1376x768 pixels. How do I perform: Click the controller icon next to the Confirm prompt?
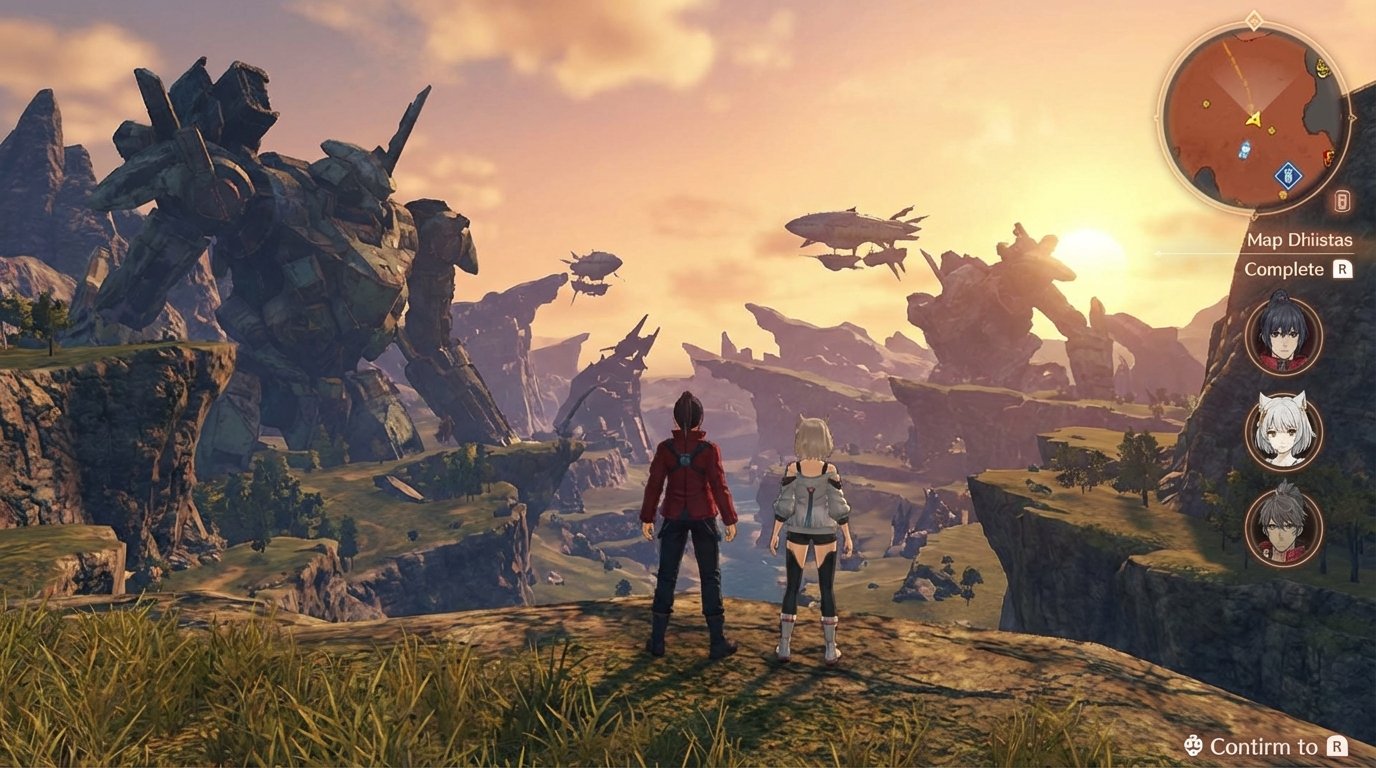(x=1194, y=745)
